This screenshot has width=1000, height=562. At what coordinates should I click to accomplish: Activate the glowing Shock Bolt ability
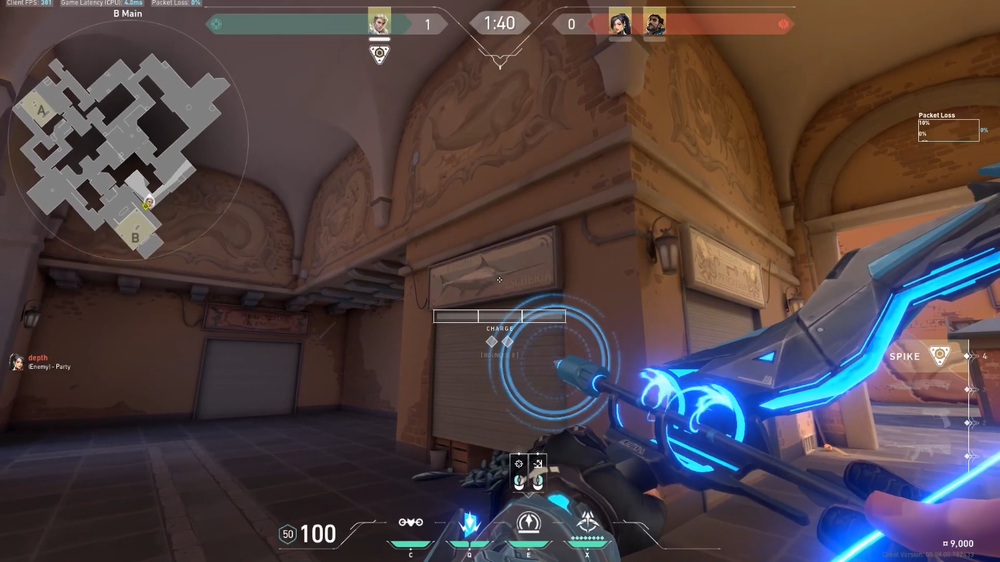[469, 523]
